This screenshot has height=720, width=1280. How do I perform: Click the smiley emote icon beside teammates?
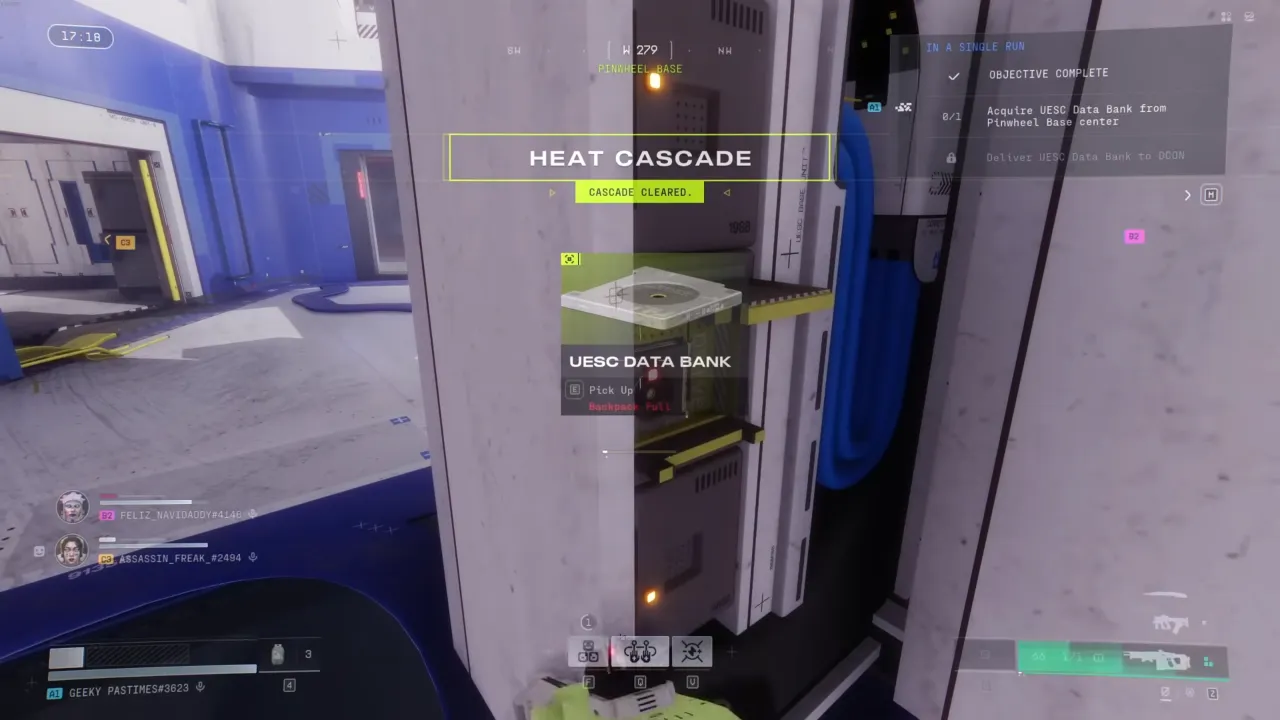(39, 551)
